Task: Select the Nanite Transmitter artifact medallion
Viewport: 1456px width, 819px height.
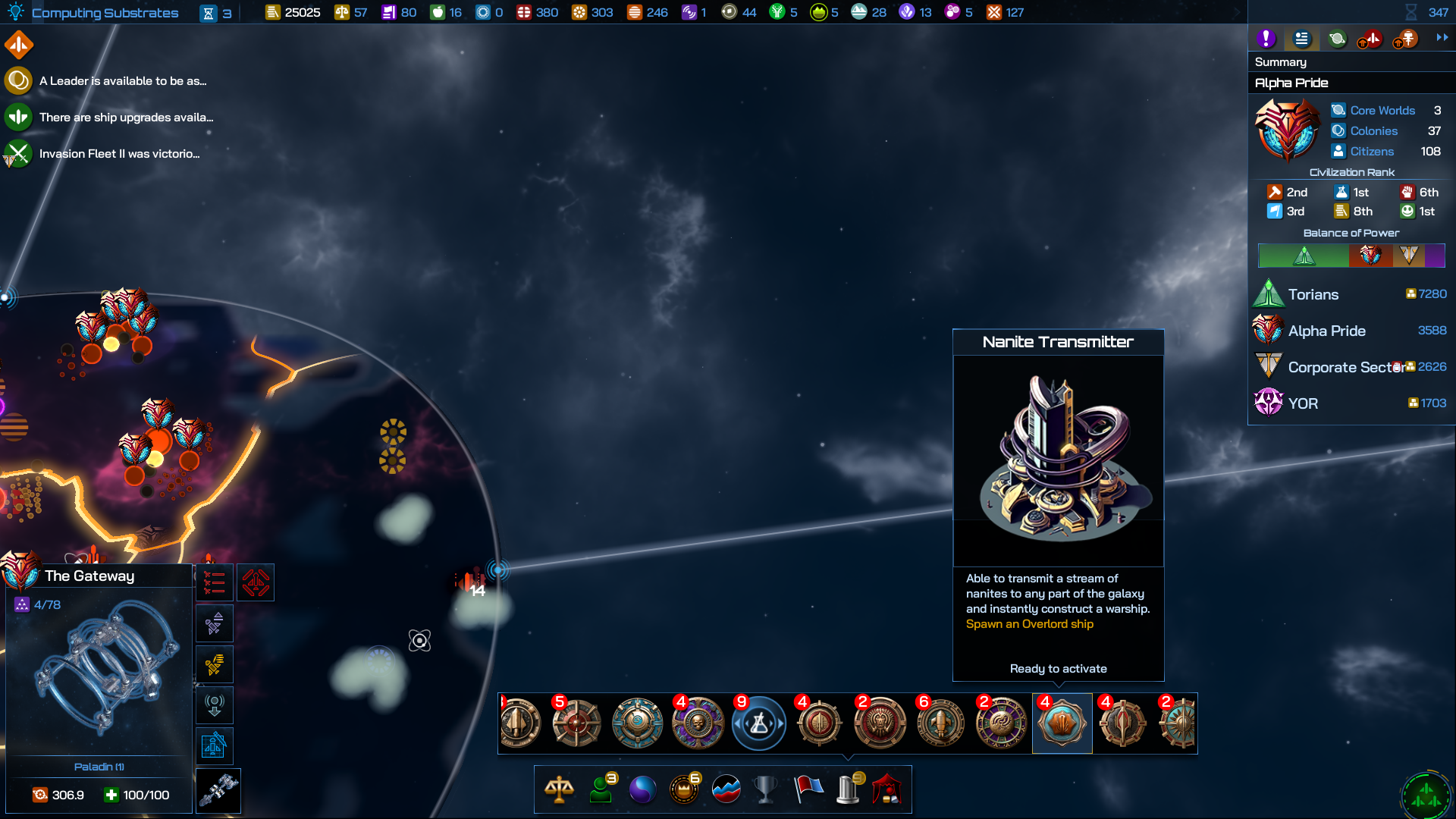Action: (1062, 723)
